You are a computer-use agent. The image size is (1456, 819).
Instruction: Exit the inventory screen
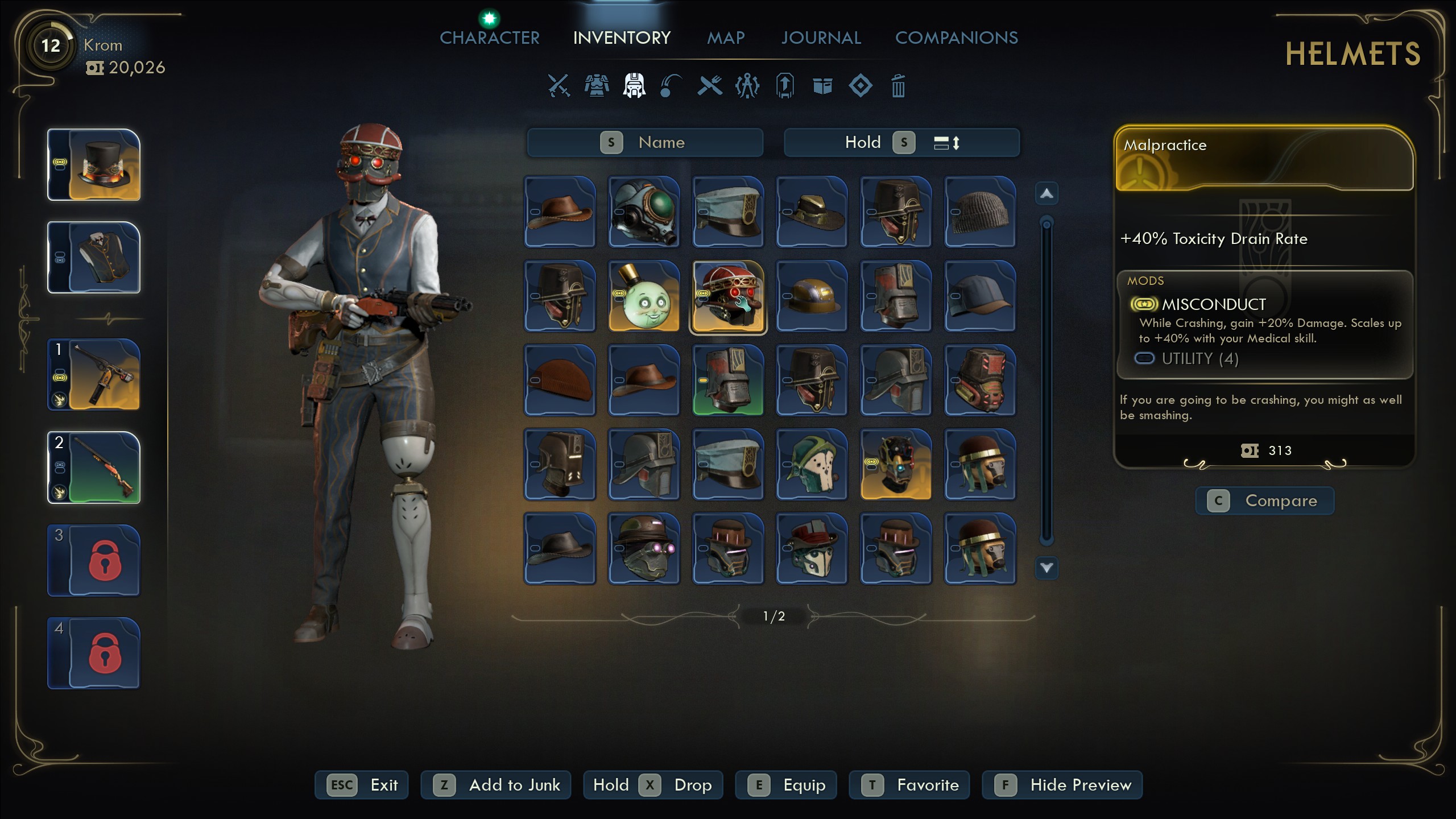[362, 785]
